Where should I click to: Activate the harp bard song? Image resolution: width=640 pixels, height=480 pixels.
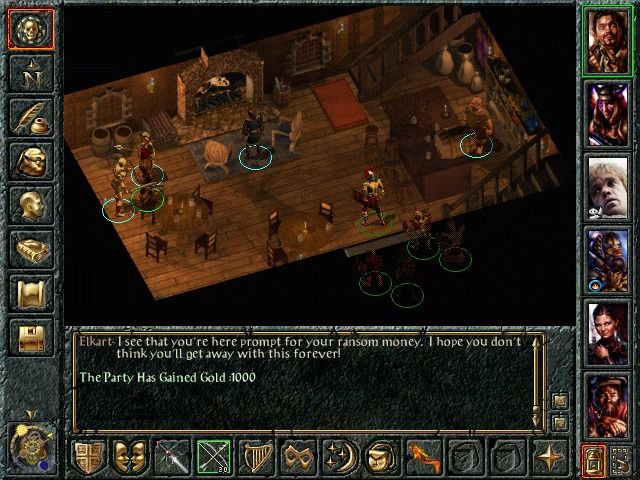coord(256,457)
